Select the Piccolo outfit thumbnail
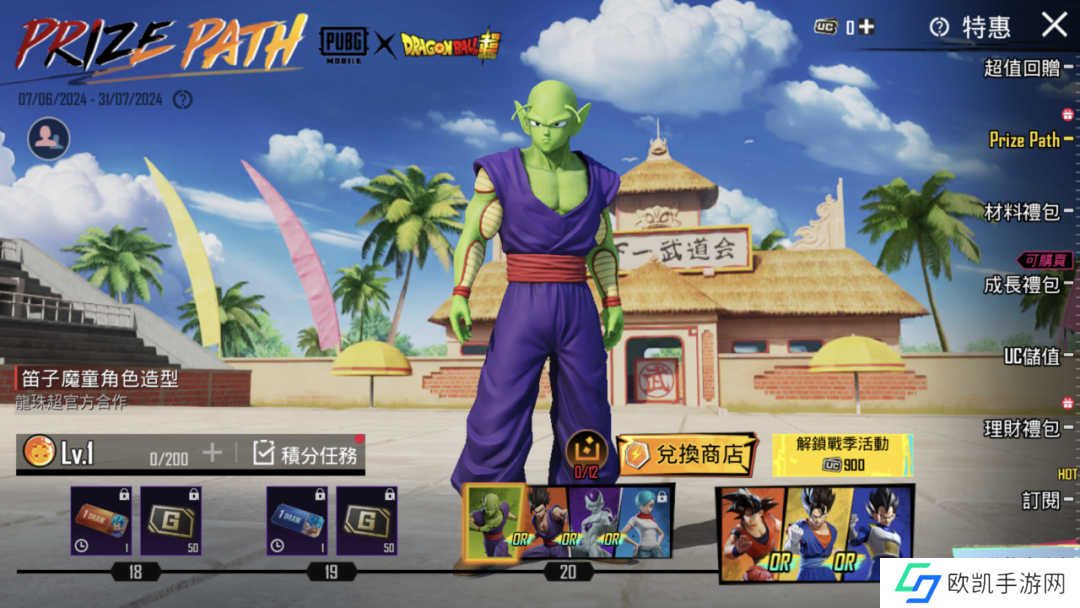This screenshot has height=608, width=1080. pyautogui.click(x=494, y=521)
